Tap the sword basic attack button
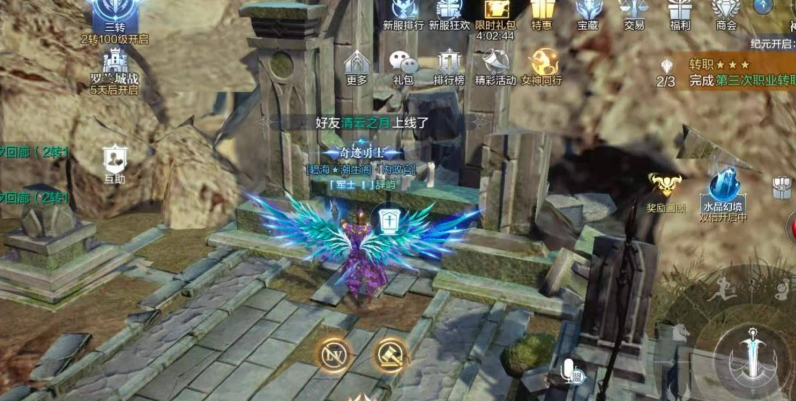796x401 pixels. 749,357
